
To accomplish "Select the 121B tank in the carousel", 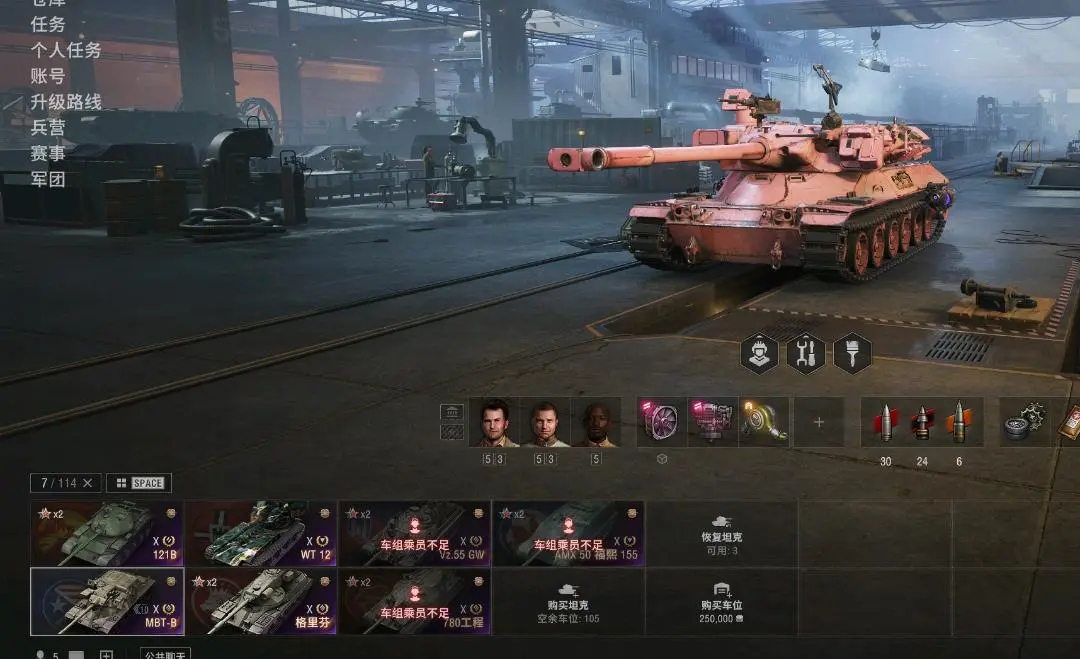I will pyautogui.click(x=107, y=534).
